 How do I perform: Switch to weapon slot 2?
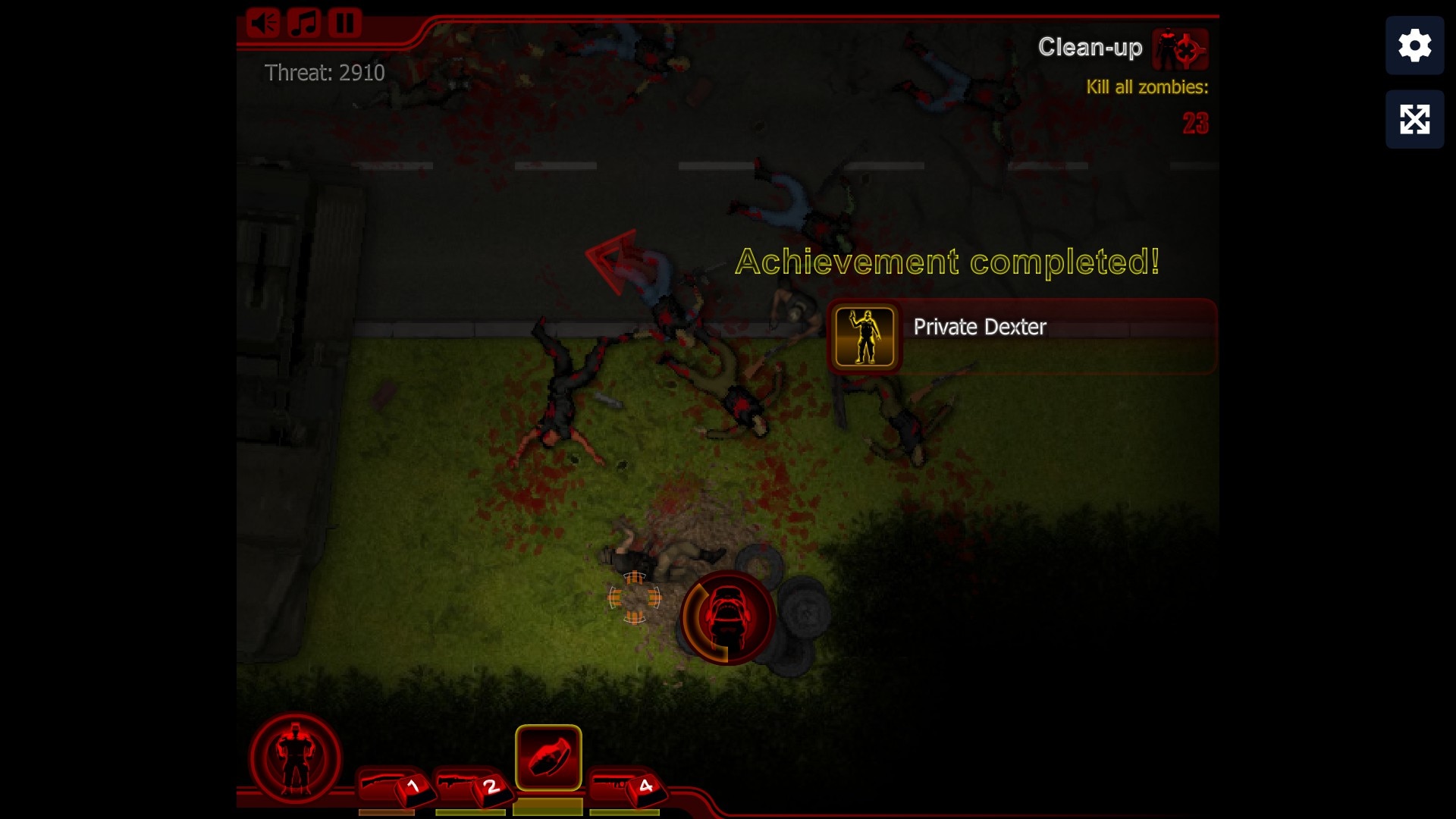point(472,786)
